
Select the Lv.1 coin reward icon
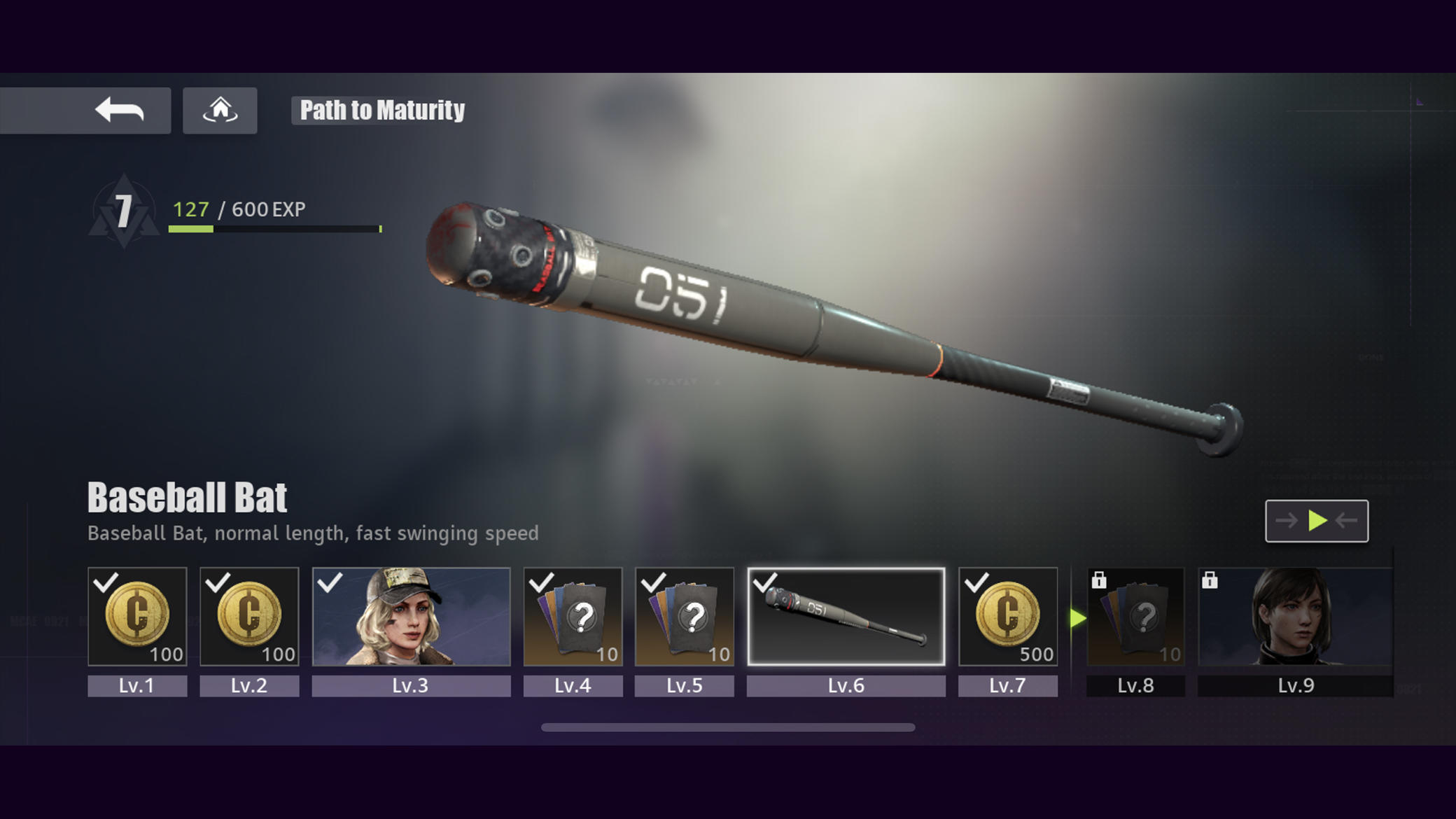click(137, 617)
